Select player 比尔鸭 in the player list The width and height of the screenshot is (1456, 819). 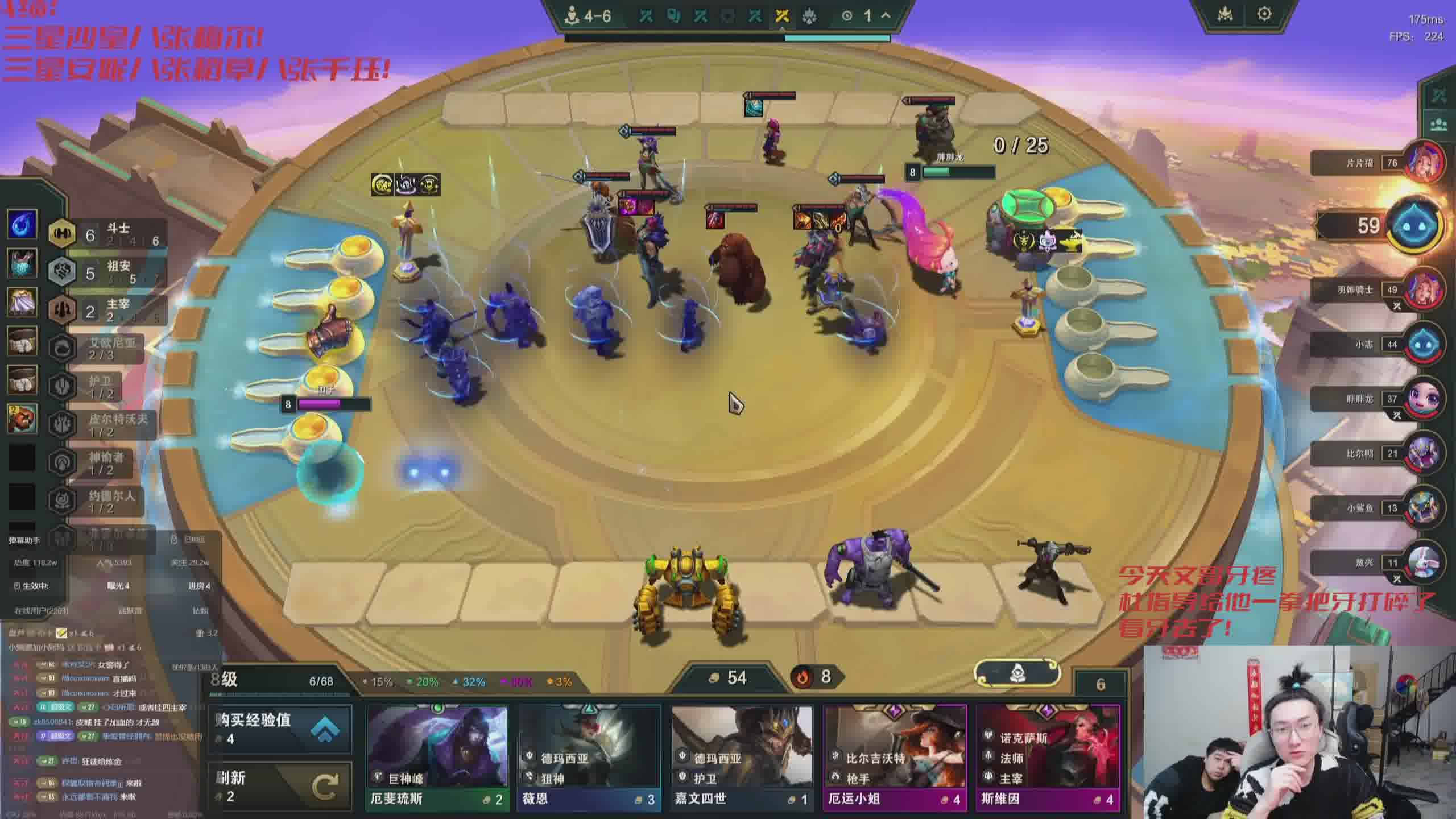(1425, 454)
